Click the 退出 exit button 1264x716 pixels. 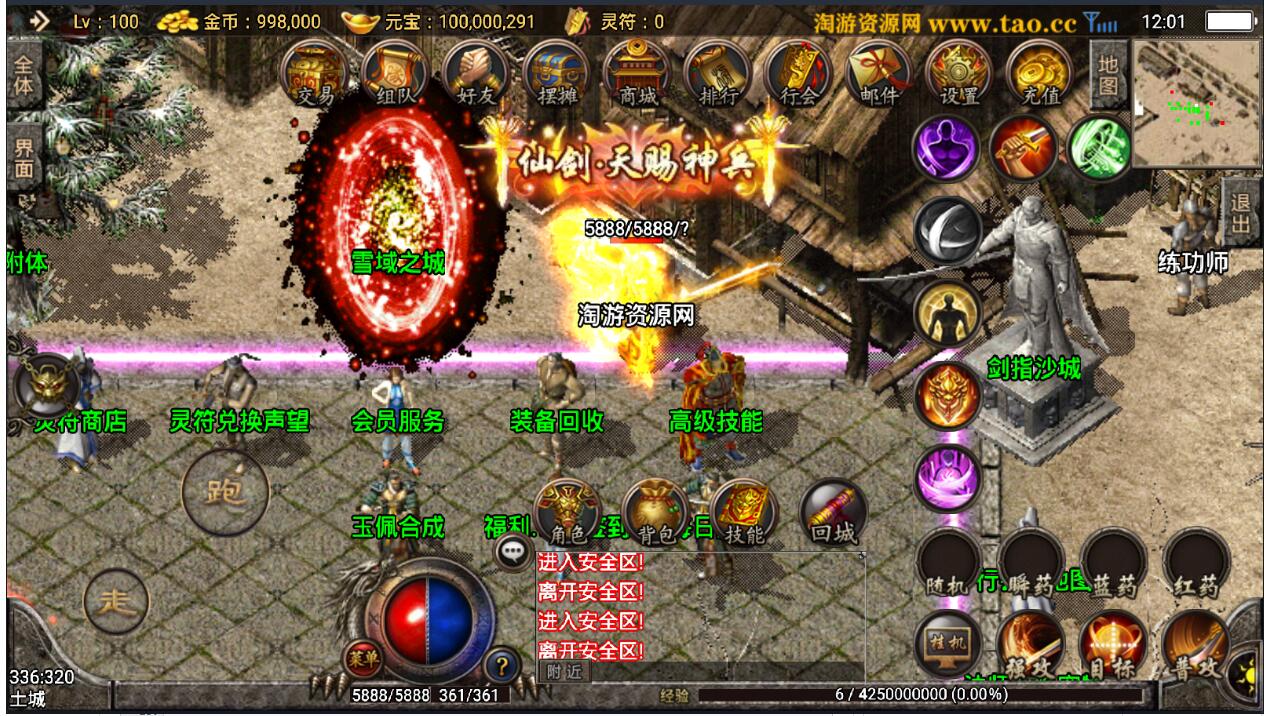1241,213
